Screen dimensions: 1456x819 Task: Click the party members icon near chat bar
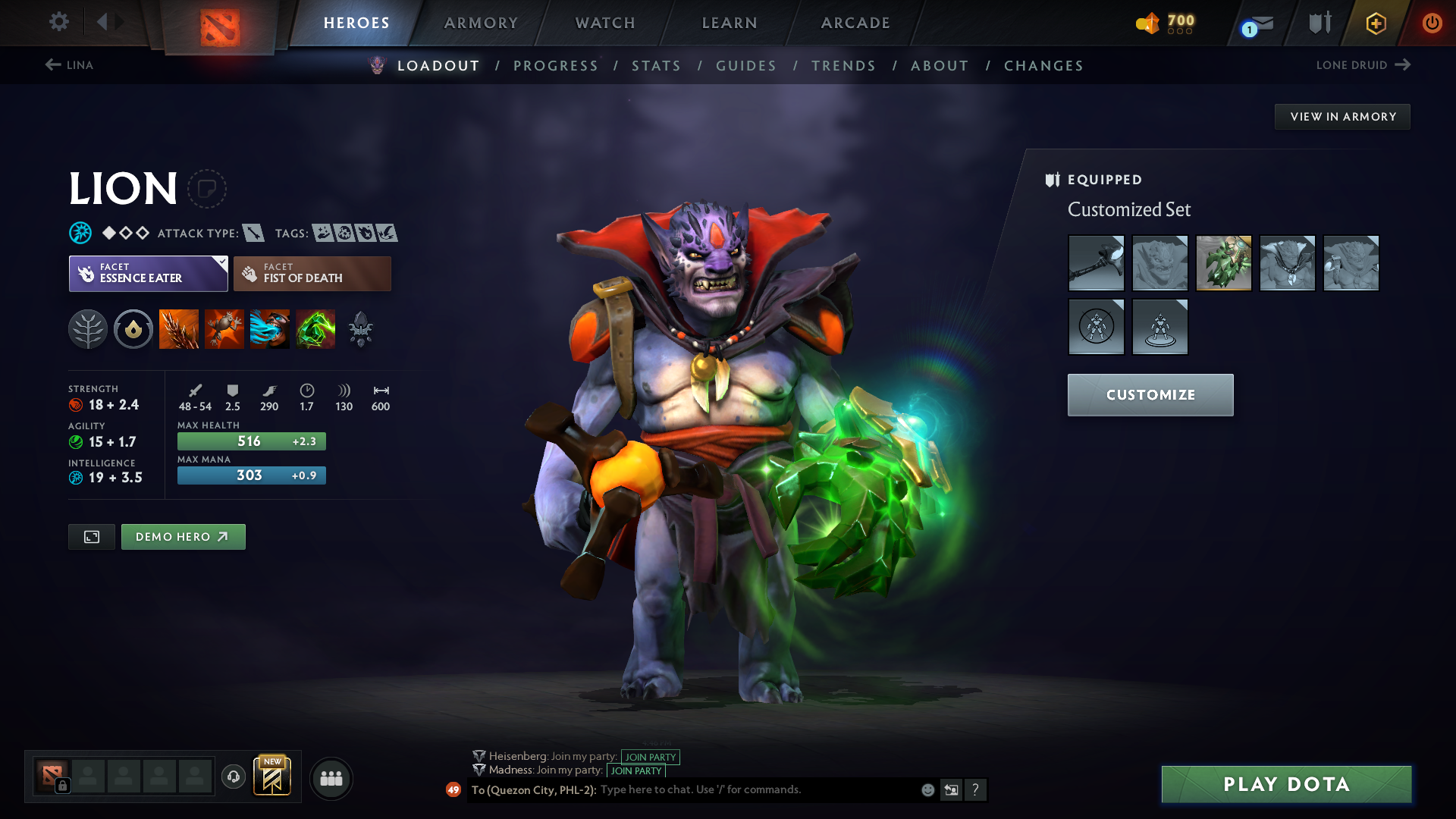(331, 778)
